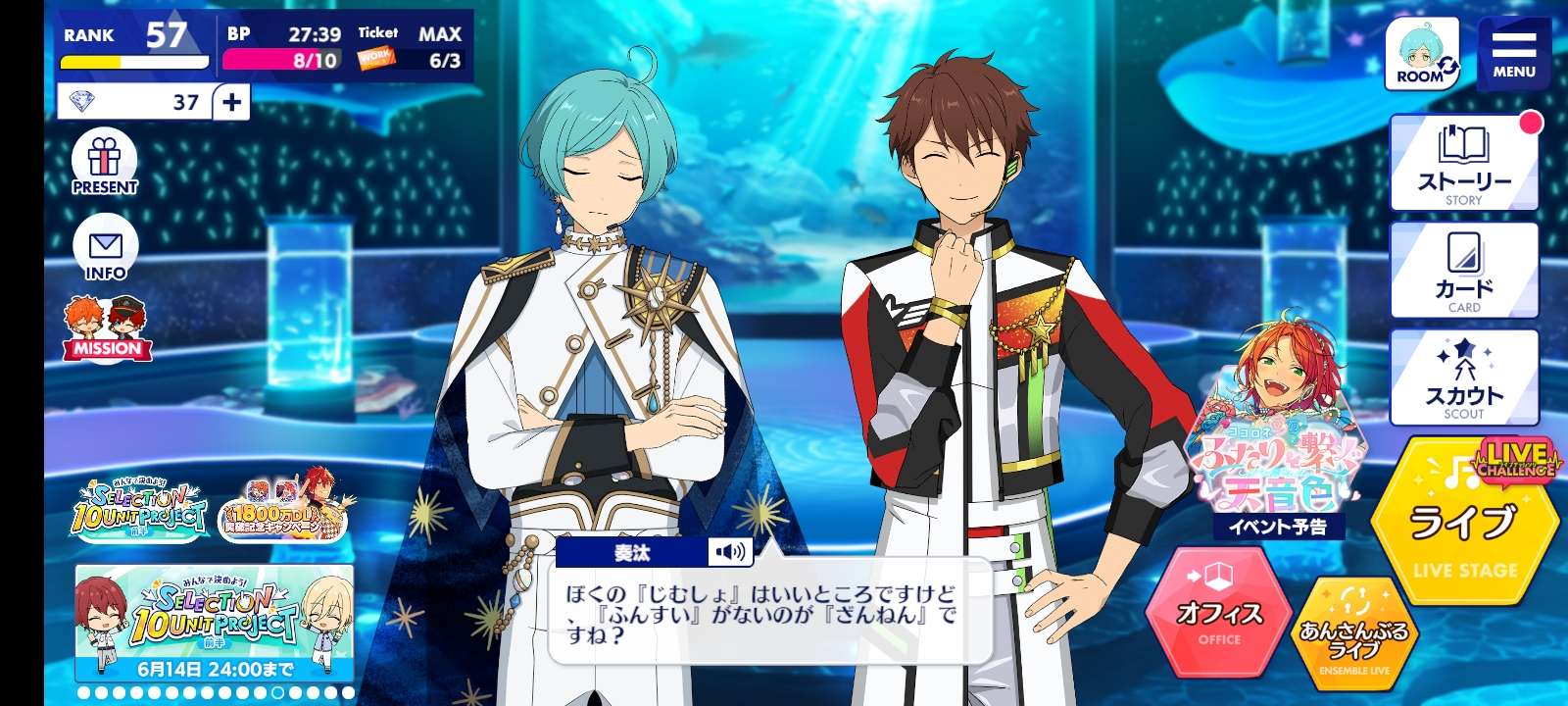Open the Card section
The width and height of the screenshot is (1568, 706).
tap(1464, 270)
